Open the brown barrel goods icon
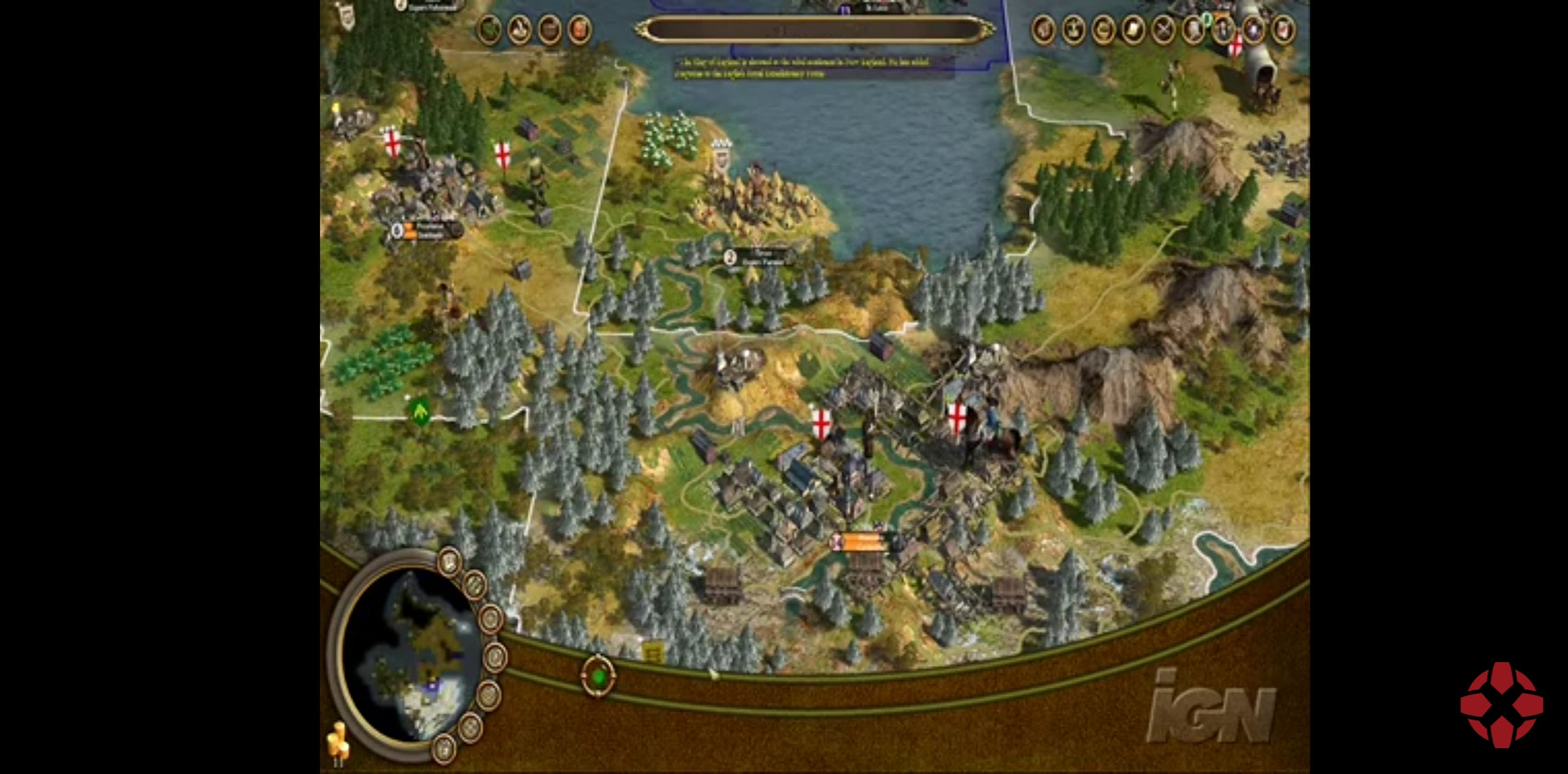This screenshot has width=1568, height=774. point(550,30)
